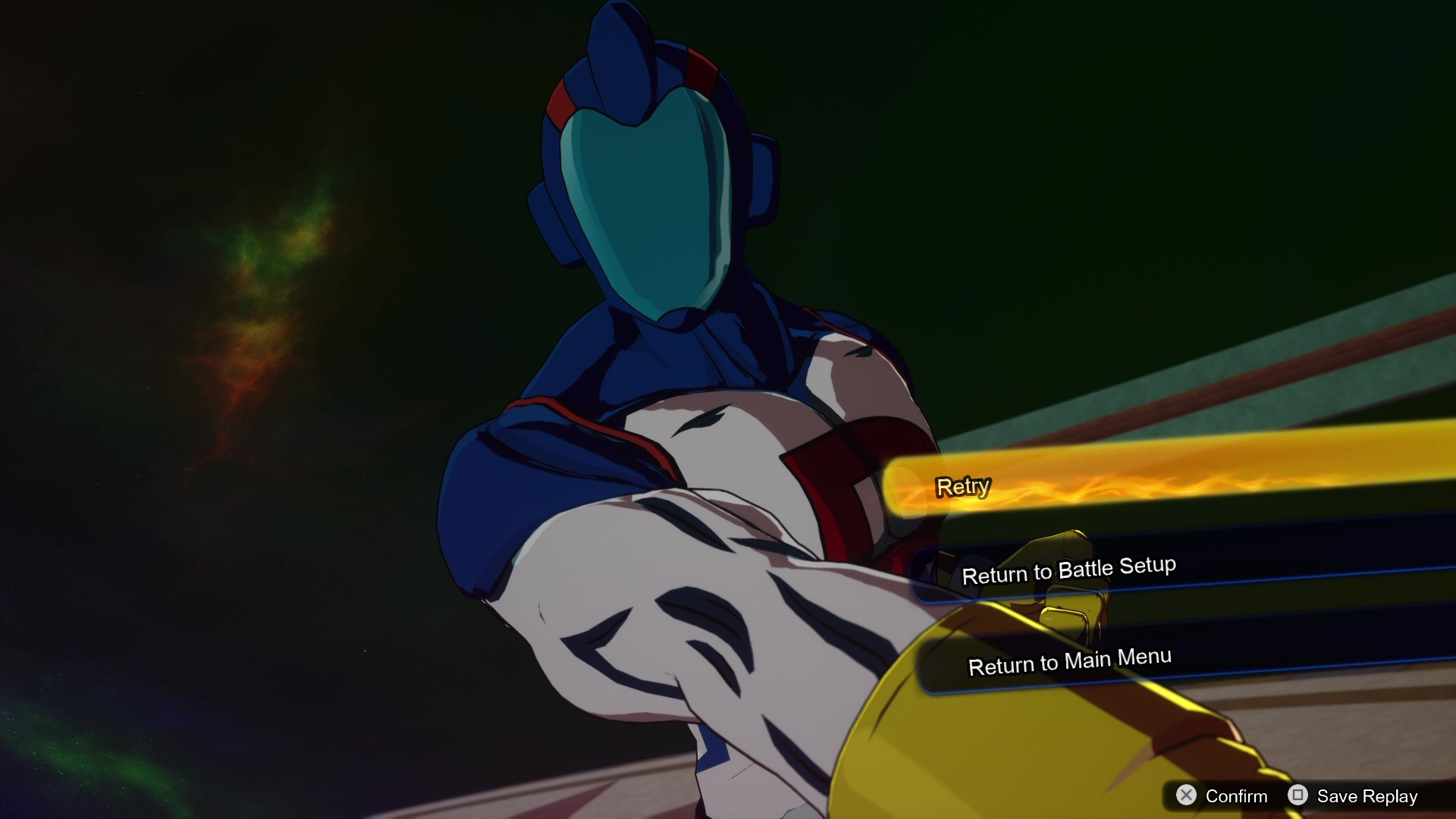Choose Return to Battle Setup
Viewport: 1456px width, 819px height.
(x=1068, y=571)
